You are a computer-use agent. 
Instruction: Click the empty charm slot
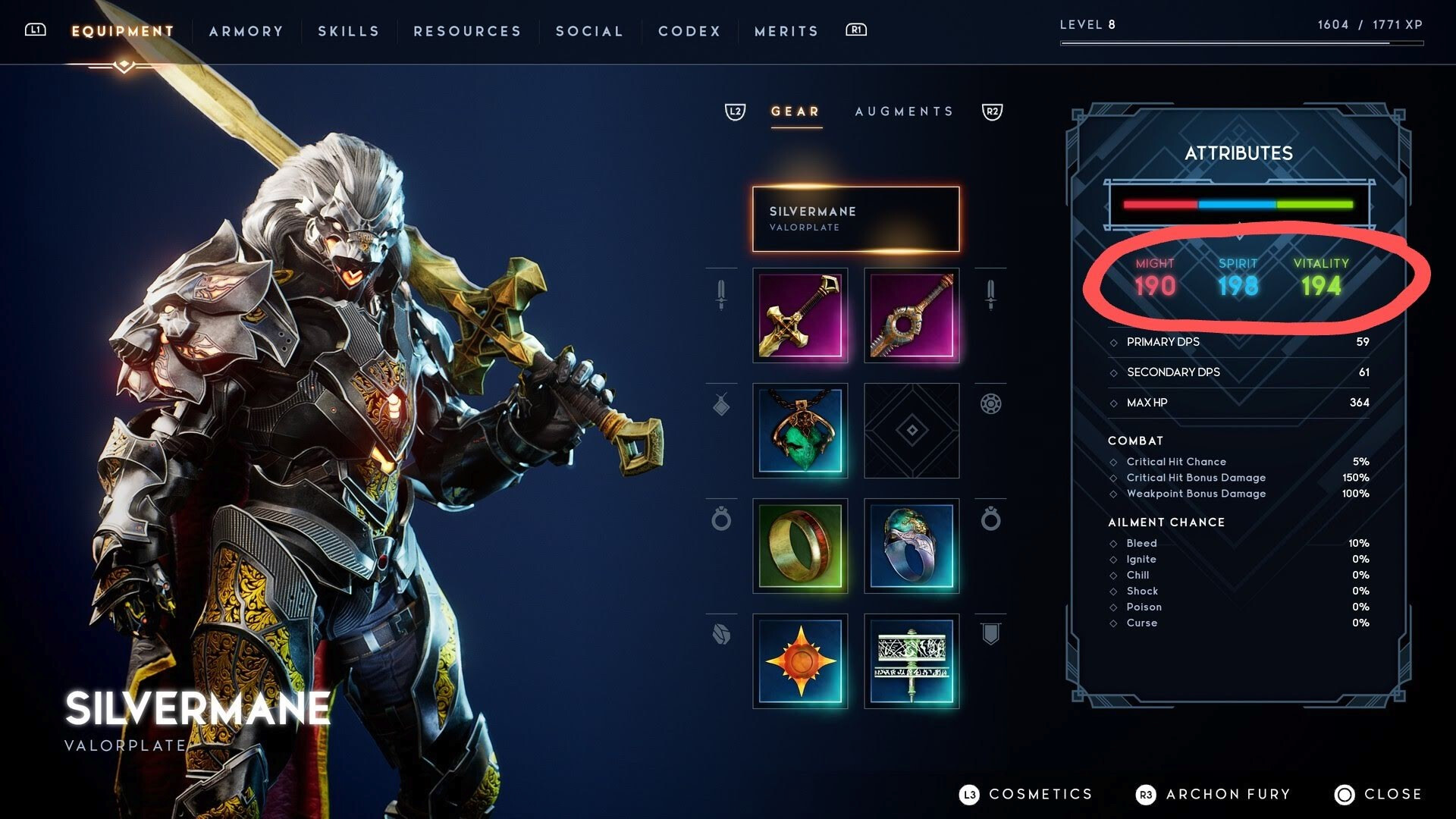[912, 431]
